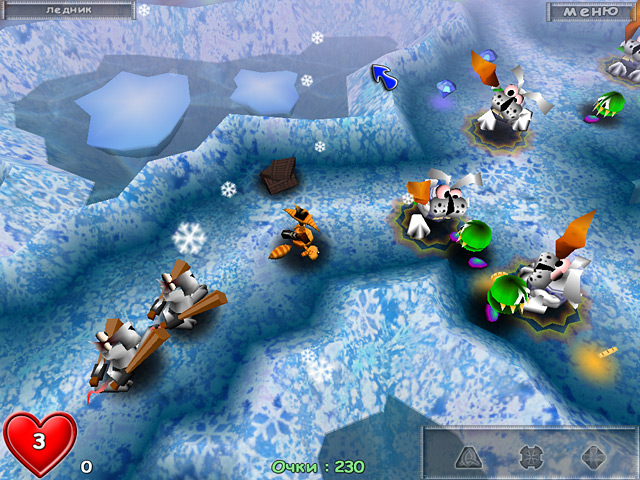
Task: Click the Ледник level name plate
Action: point(70,10)
